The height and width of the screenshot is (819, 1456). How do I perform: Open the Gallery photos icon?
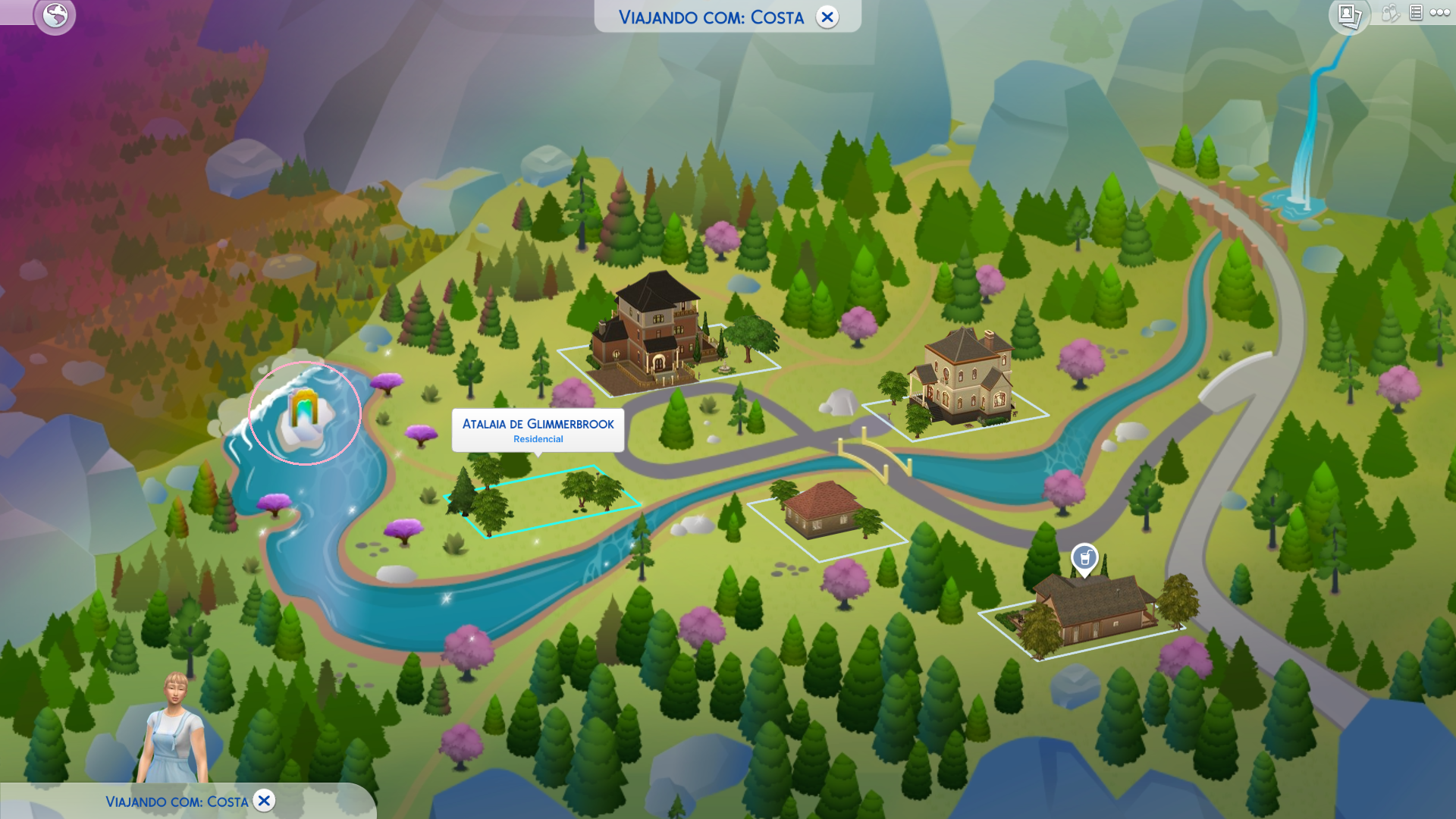[x=1349, y=15]
